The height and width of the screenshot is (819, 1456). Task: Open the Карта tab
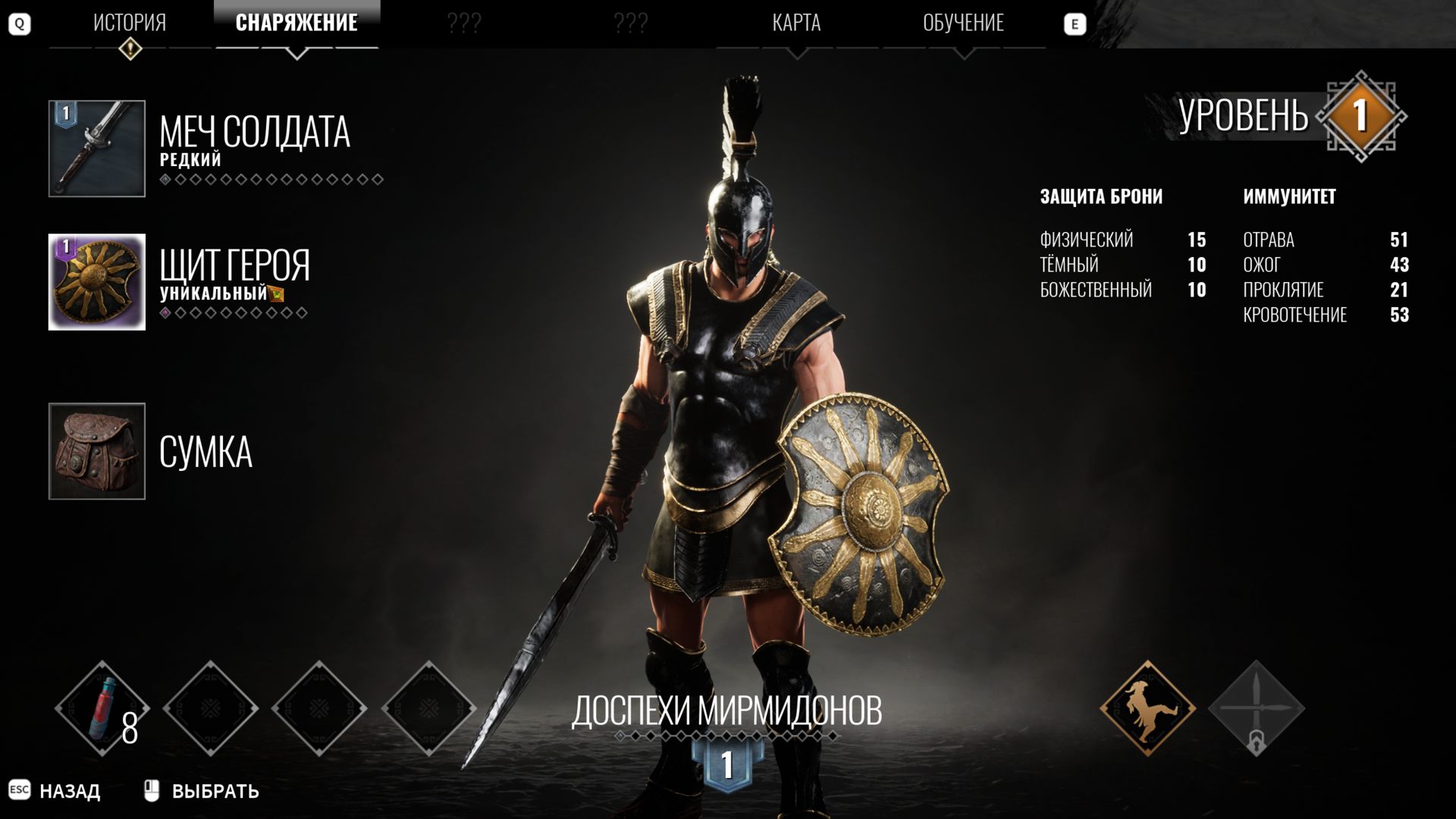[x=796, y=23]
